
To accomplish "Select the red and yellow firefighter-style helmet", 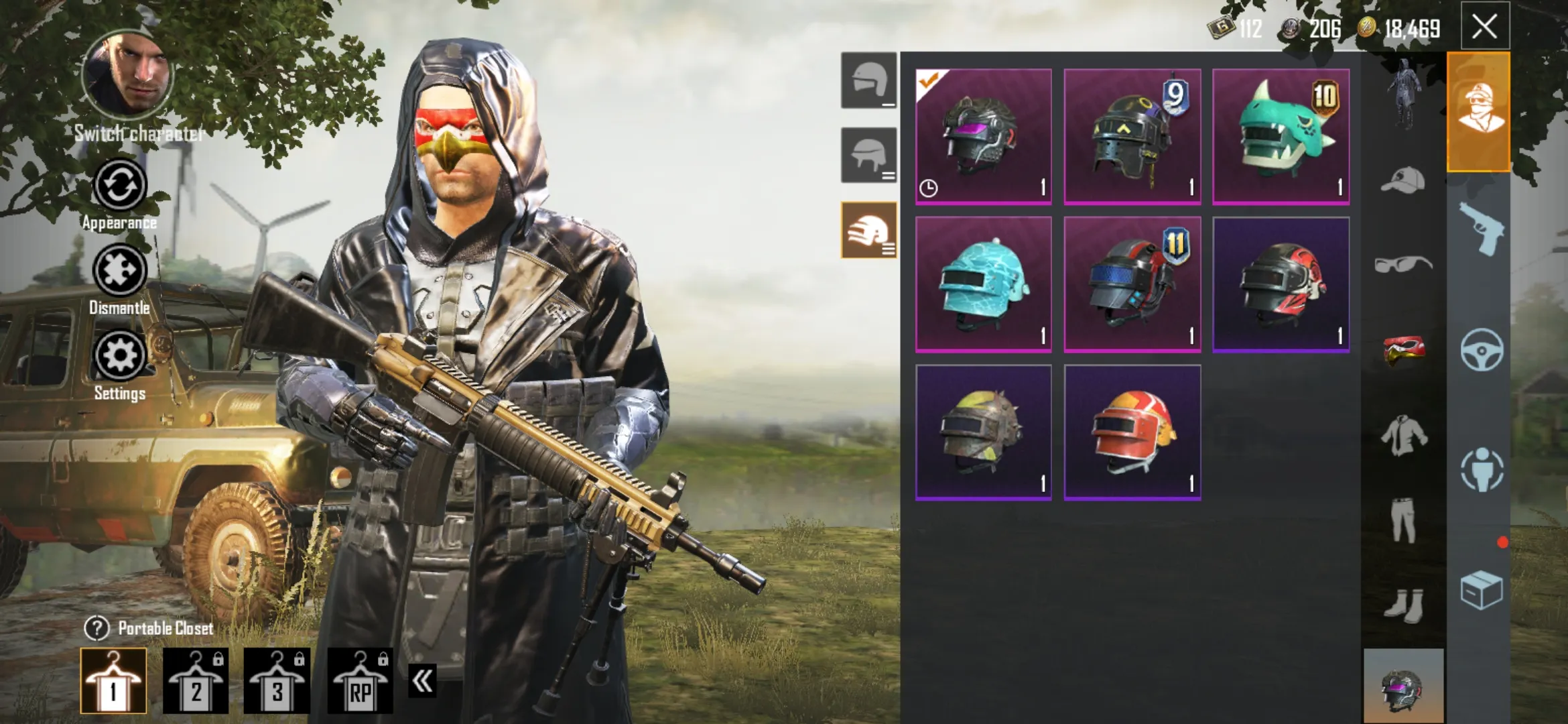I will coord(1132,432).
